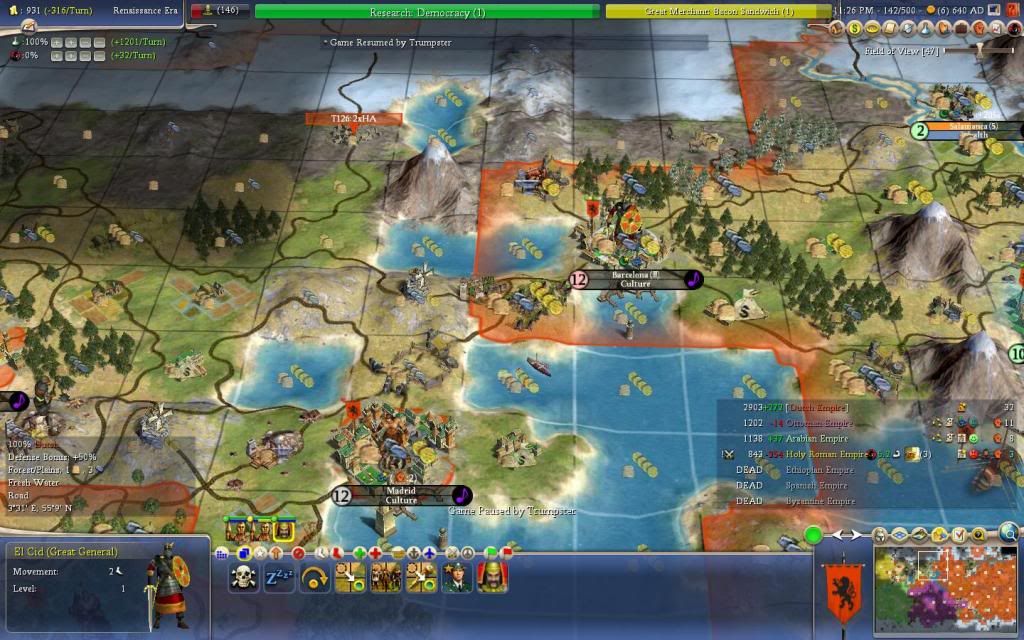Click the green End Turn button
1024x640 pixels.
click(813, 535)
